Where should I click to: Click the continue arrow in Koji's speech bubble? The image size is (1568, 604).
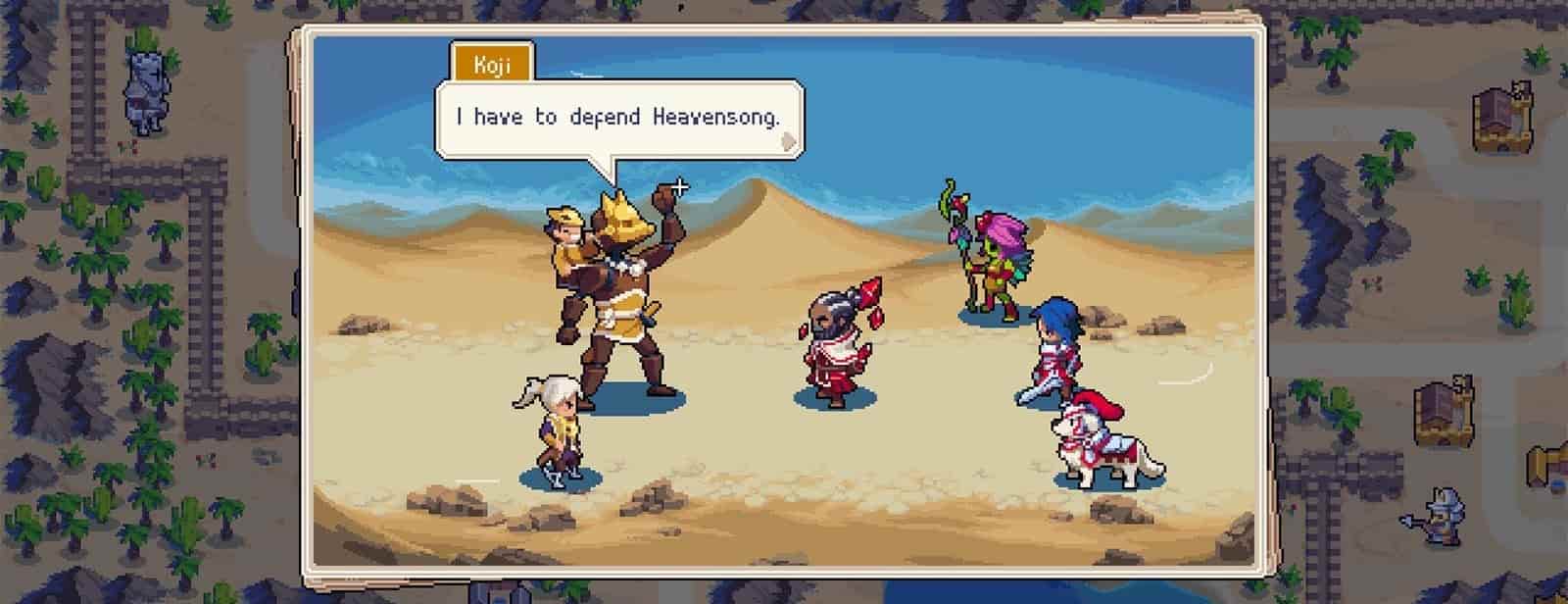point(784,143)
